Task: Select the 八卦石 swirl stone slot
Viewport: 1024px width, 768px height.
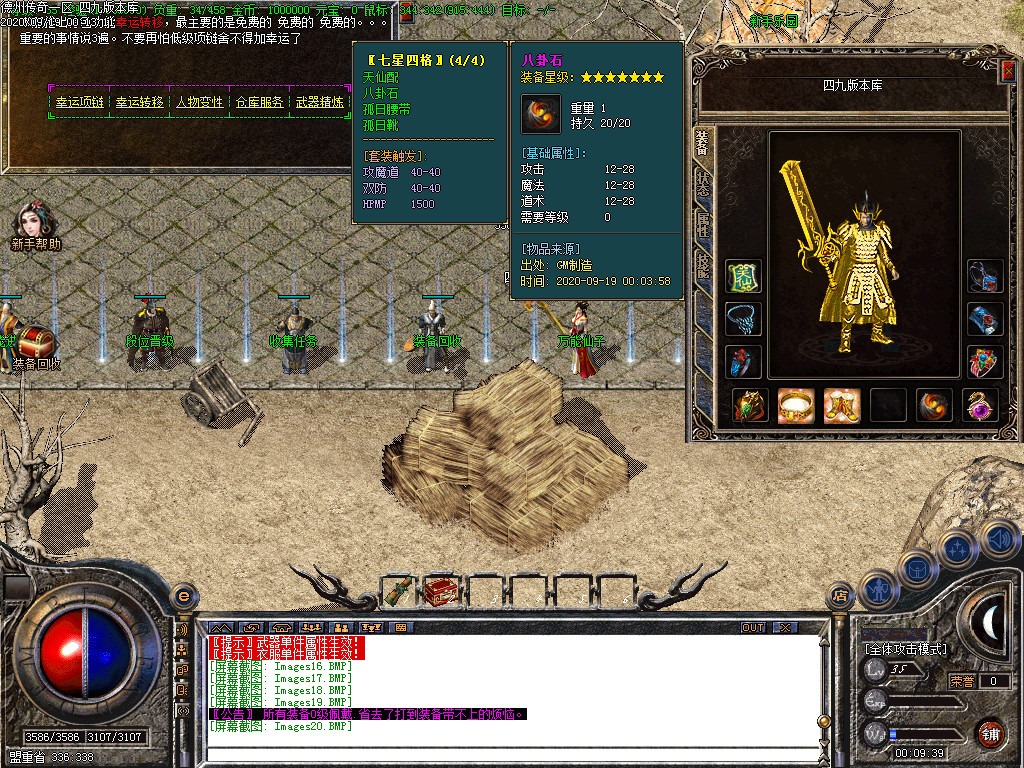Action: tap(934, 405)
